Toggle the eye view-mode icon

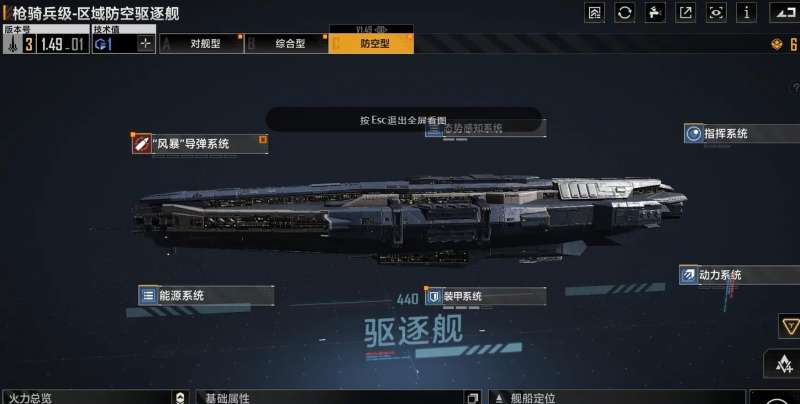716,12
